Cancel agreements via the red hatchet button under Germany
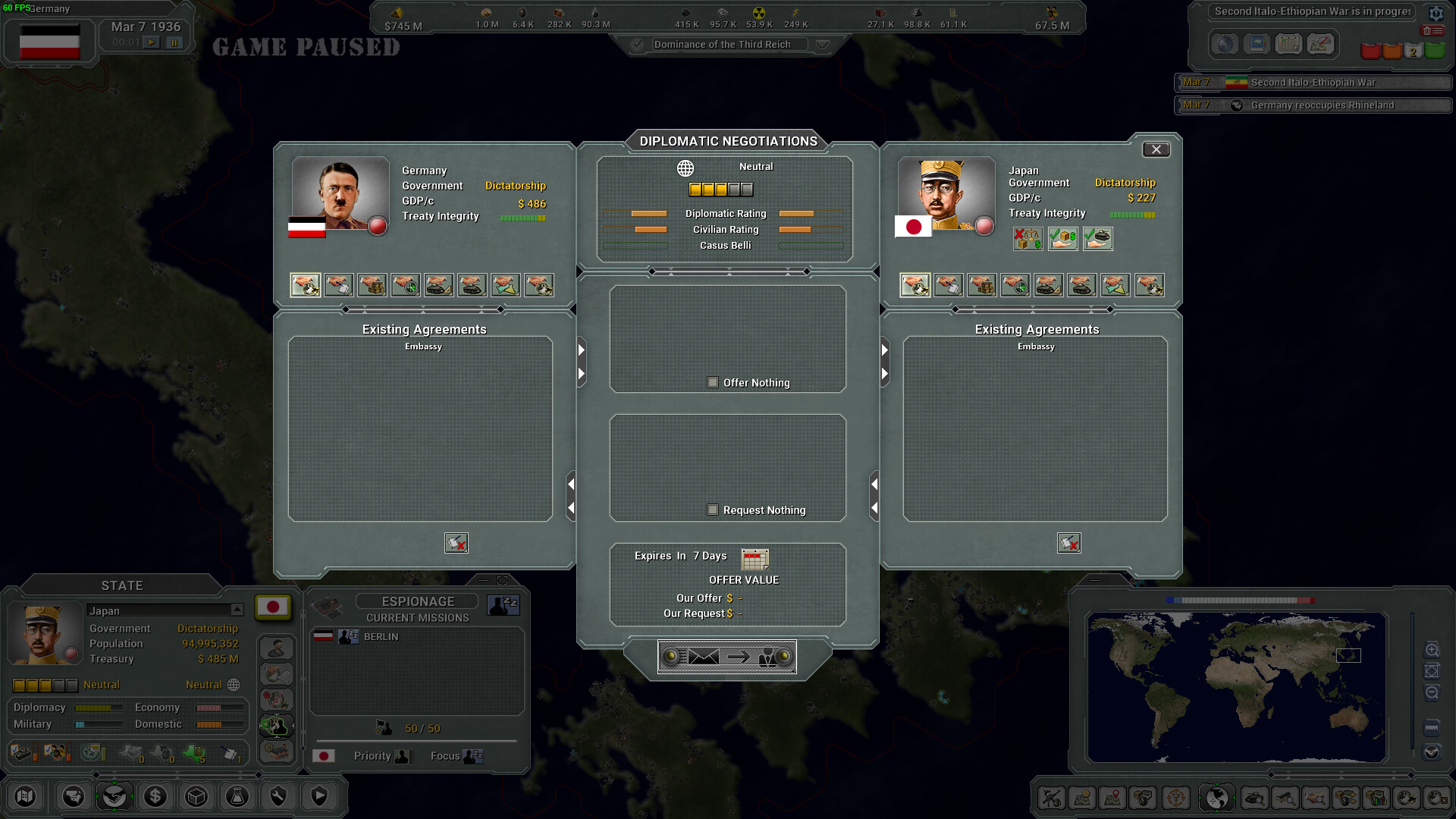Viewport: 1456px width, 819px height. click(x=456, y=543)
